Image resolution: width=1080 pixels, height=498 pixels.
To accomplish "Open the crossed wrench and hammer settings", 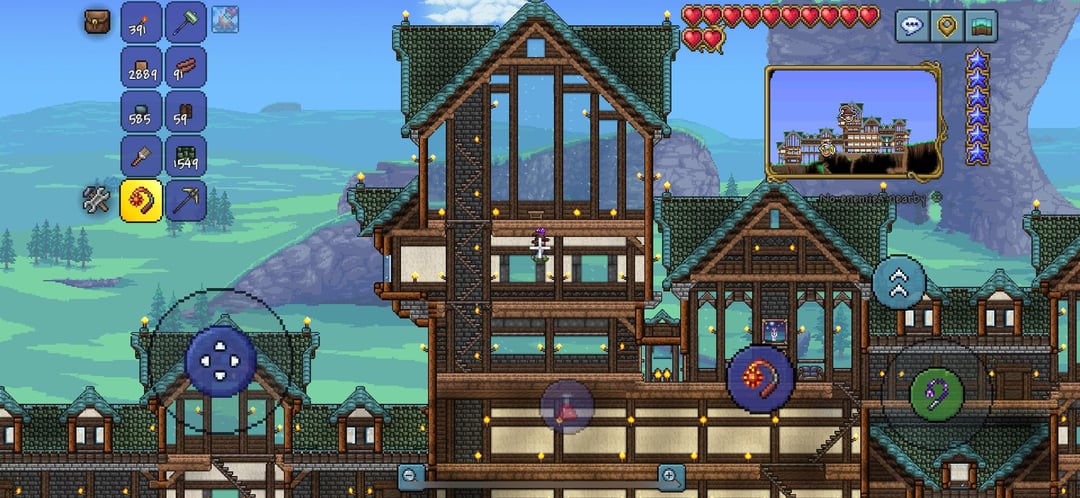I will 96,200.
